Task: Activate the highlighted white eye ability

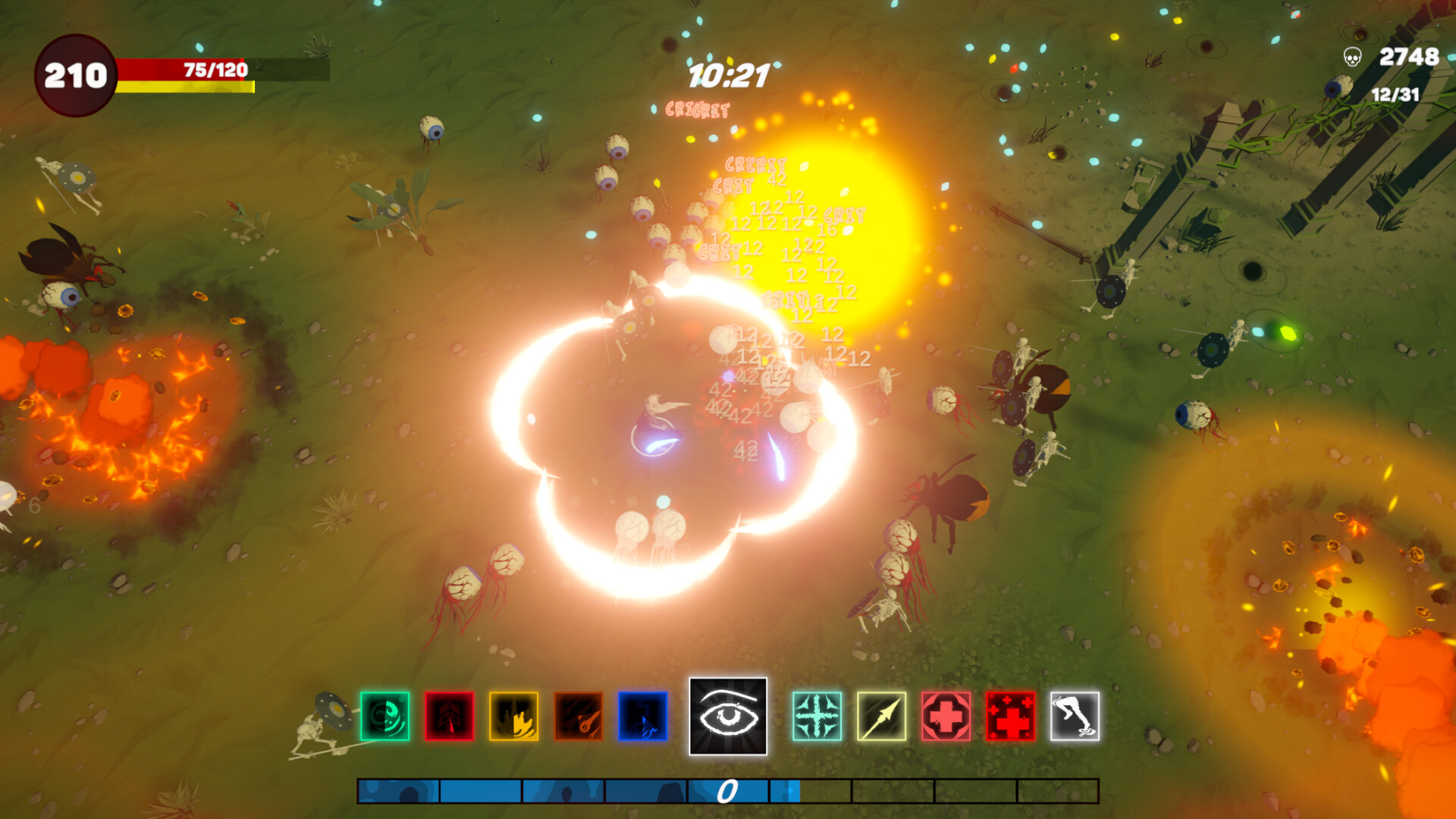Action: pyautogui.click(x=726, y=716)
